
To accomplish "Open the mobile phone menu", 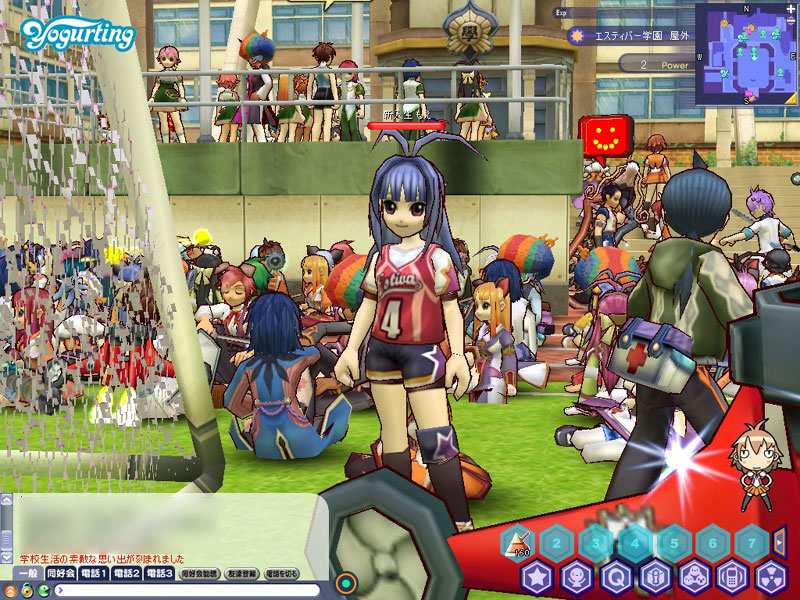I will (731, 577).
